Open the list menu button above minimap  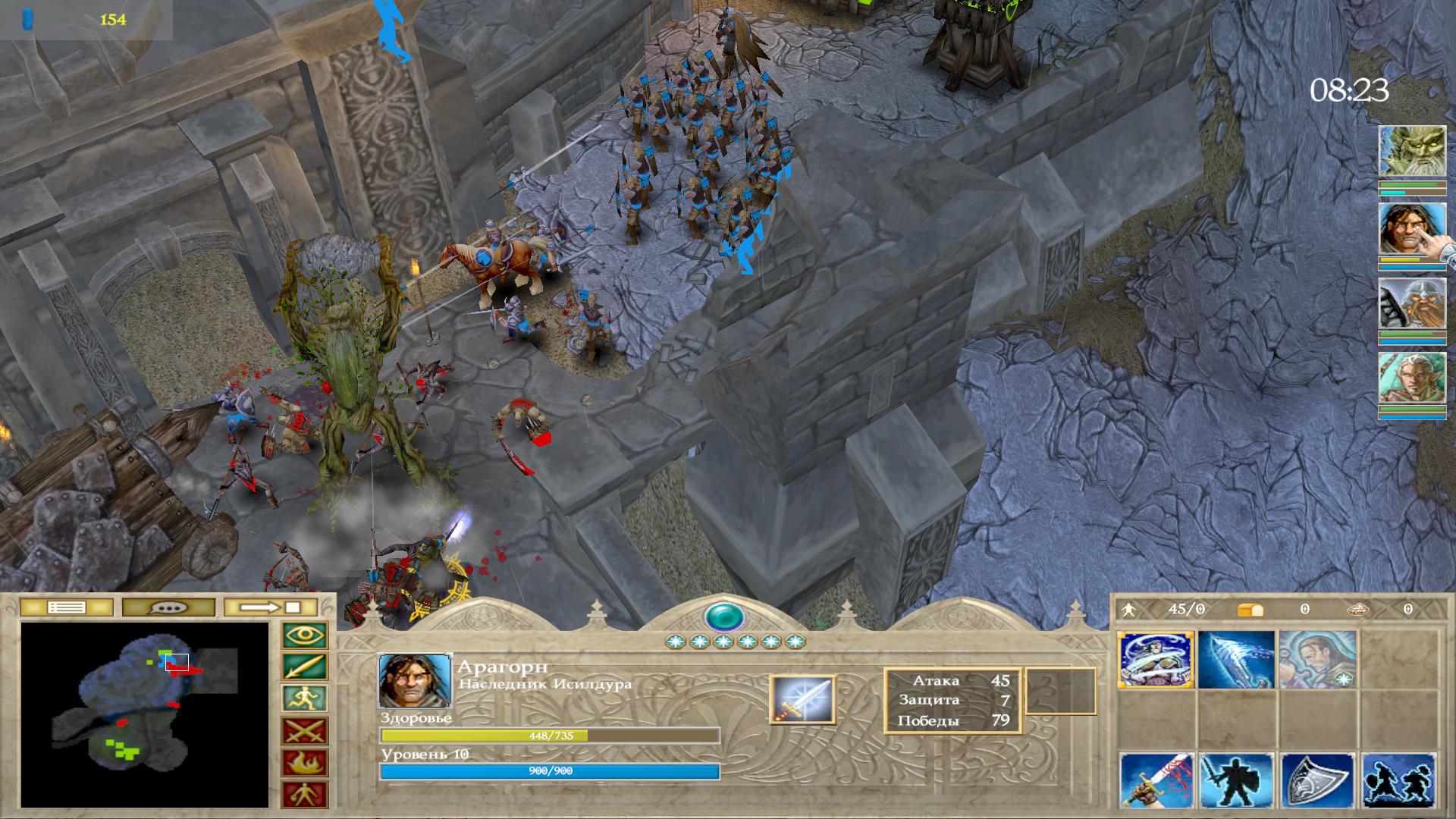pyautogui.click(x=67, y=607)
